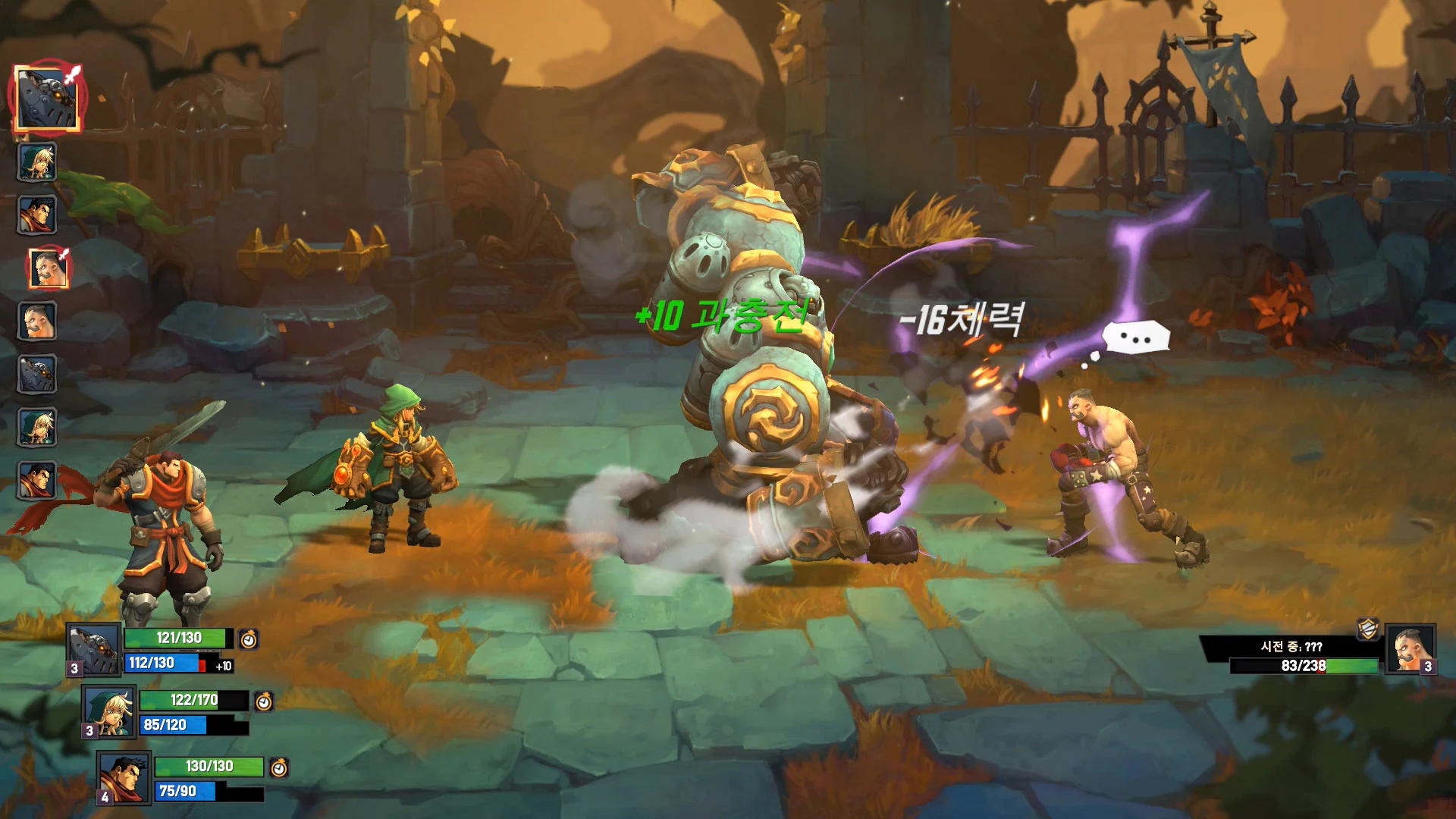View the stopwatch icon next to 130/130 health
Screen dimensions: 1456x819
tap(279, 767)
